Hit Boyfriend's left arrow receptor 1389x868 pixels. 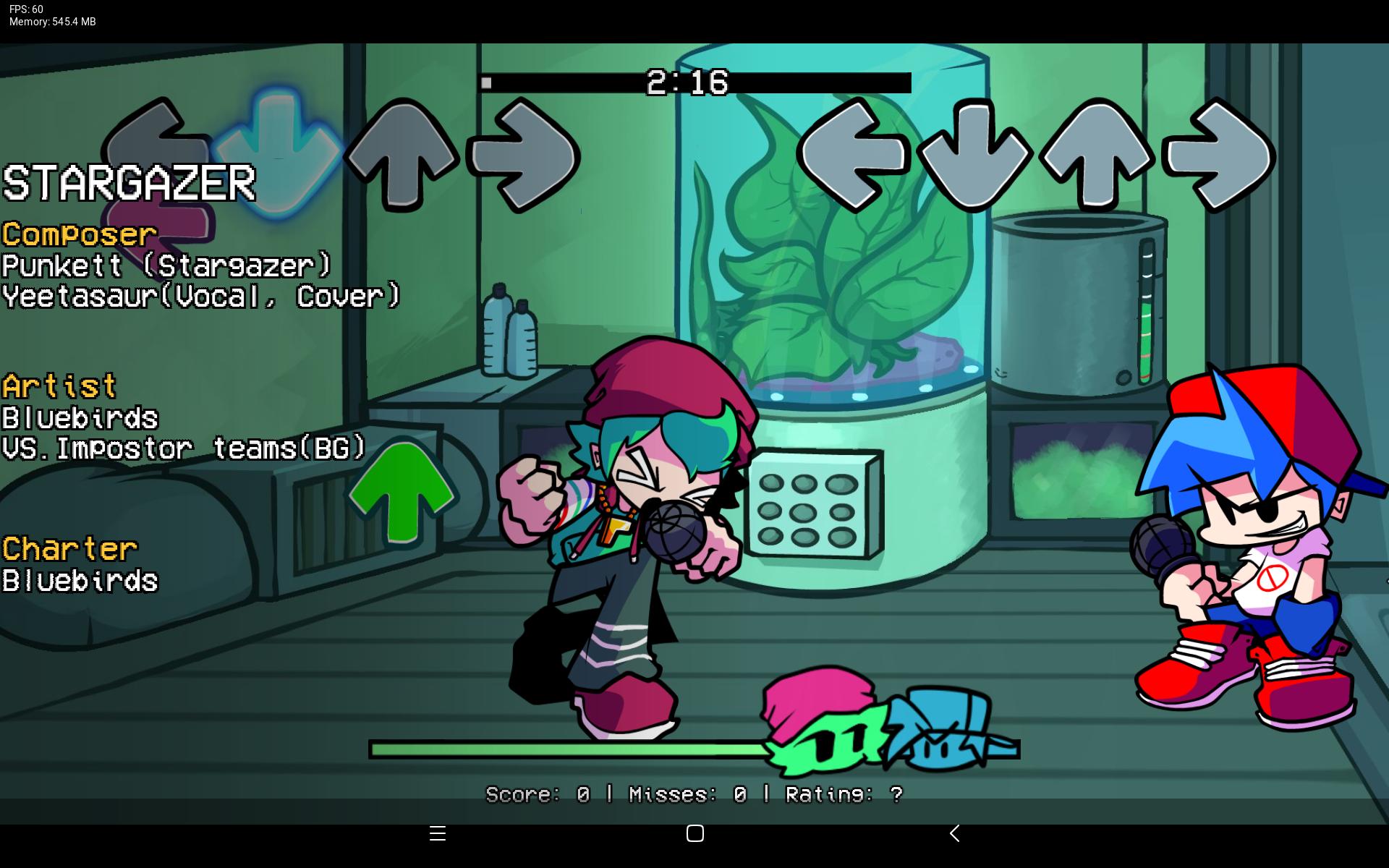[852, 155]
